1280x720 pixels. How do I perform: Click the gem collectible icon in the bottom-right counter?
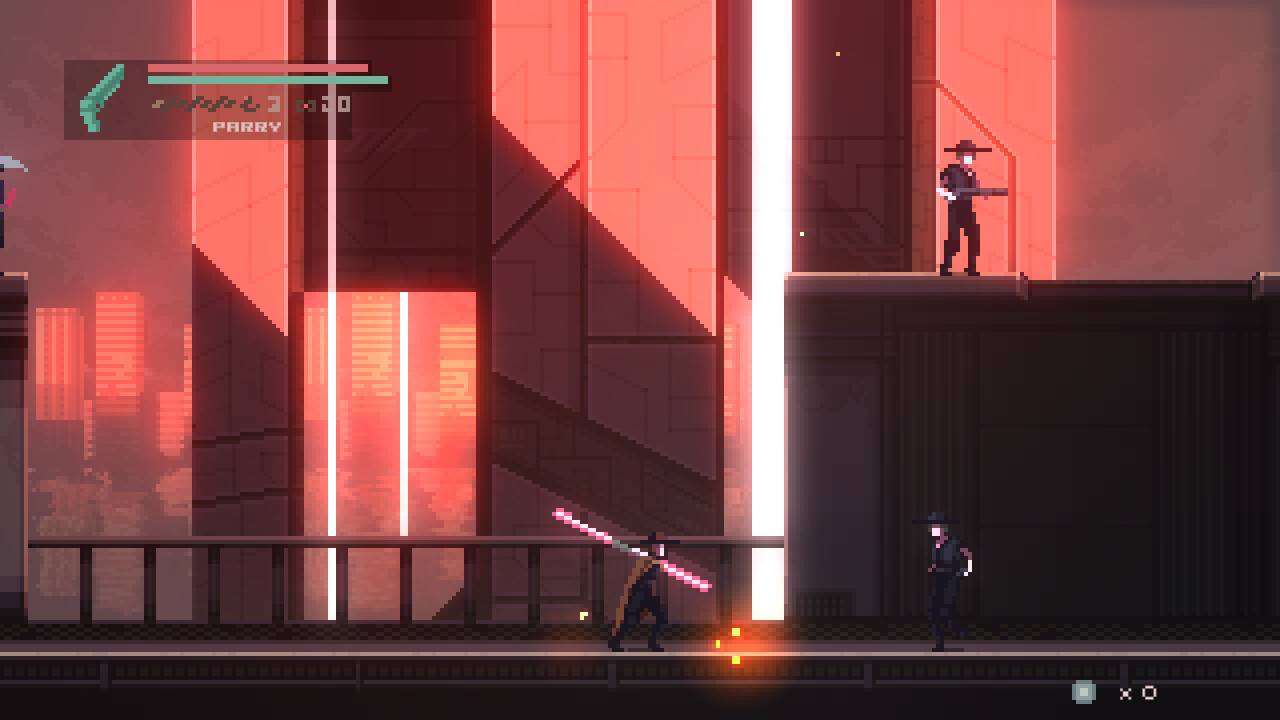pos(1082,692)
